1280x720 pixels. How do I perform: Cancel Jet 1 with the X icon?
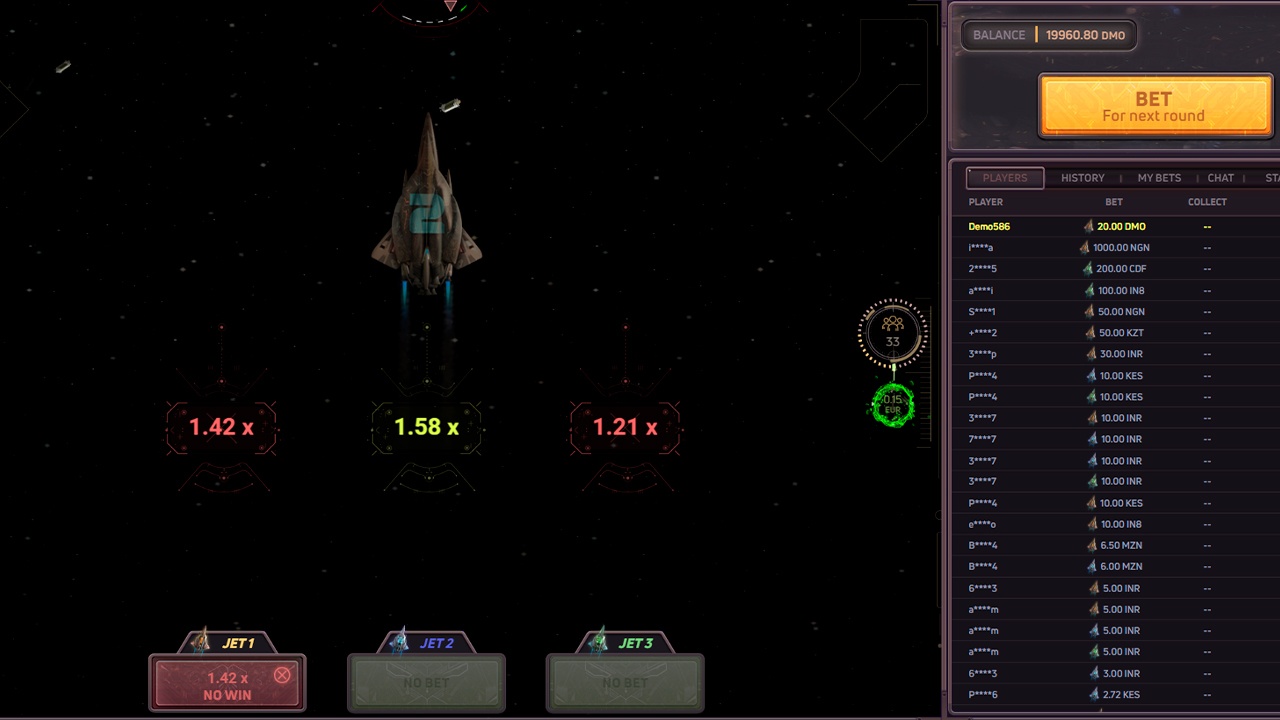pyautogui.click(x=282, y=676)
